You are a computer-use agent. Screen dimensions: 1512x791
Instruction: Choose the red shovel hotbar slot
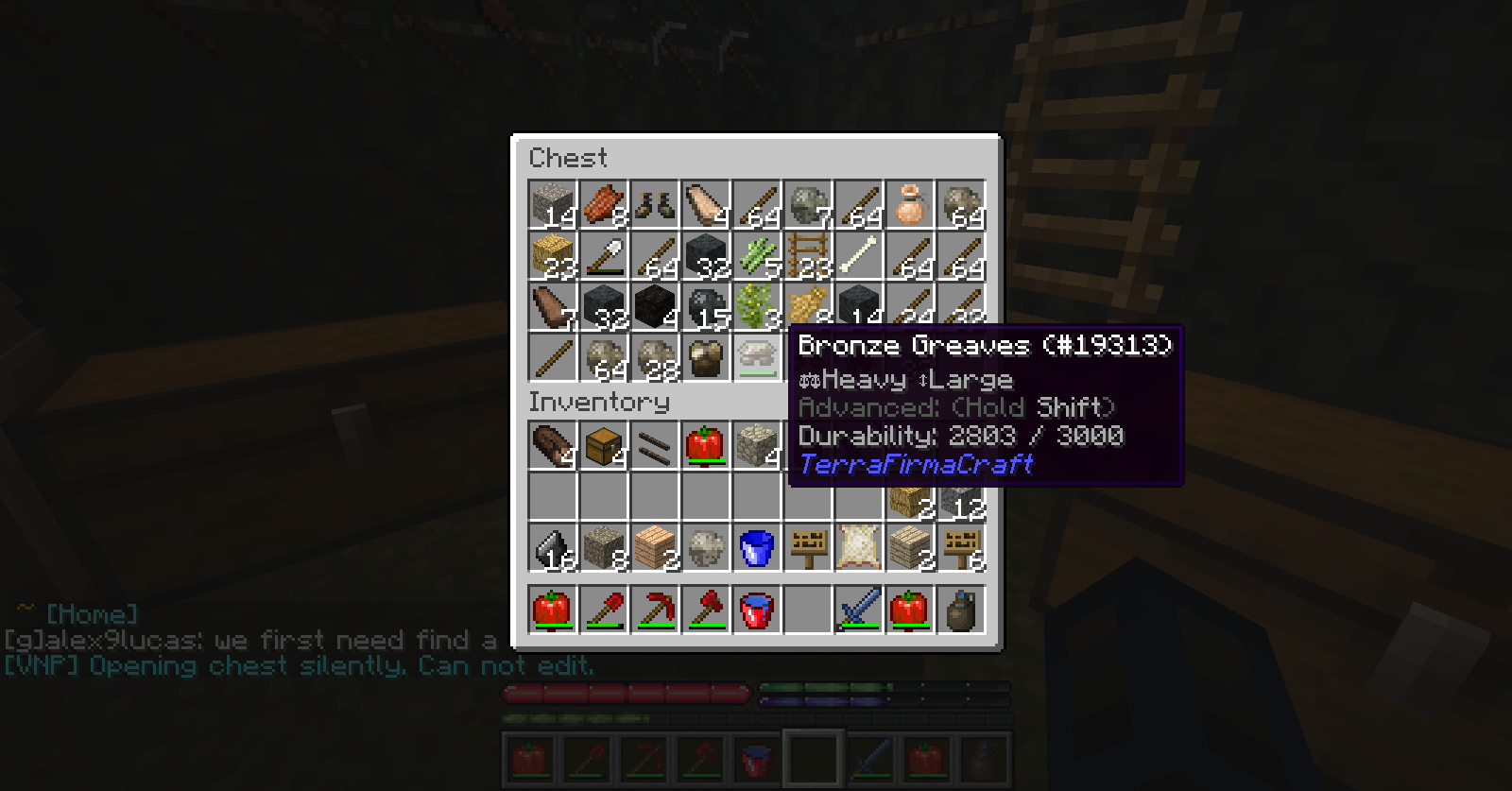[604, 610]
